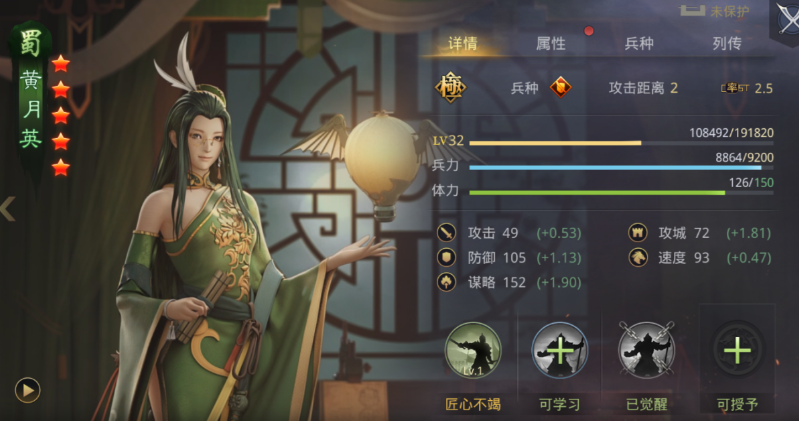
Task: Switch to the 详情 tab
Action: coord(462,44)
